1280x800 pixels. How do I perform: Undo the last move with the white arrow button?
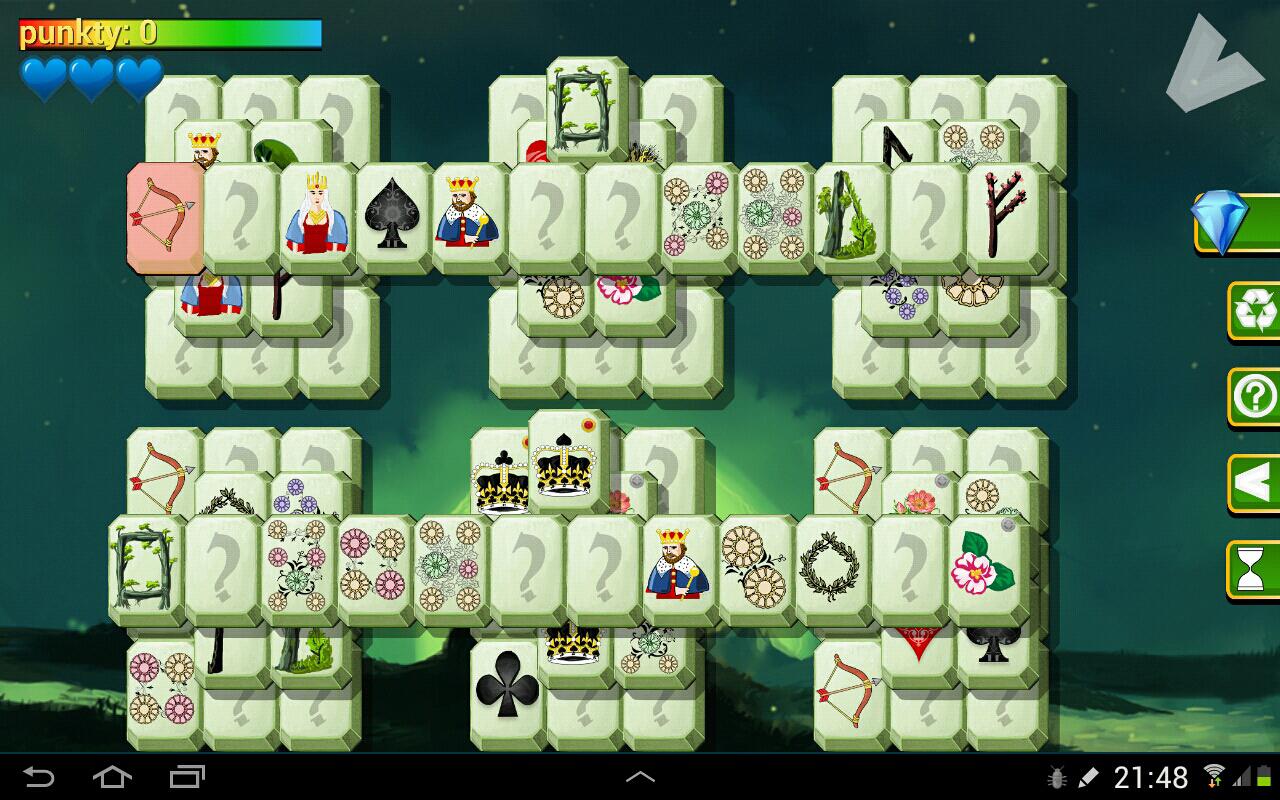(x=1254, y=484)
